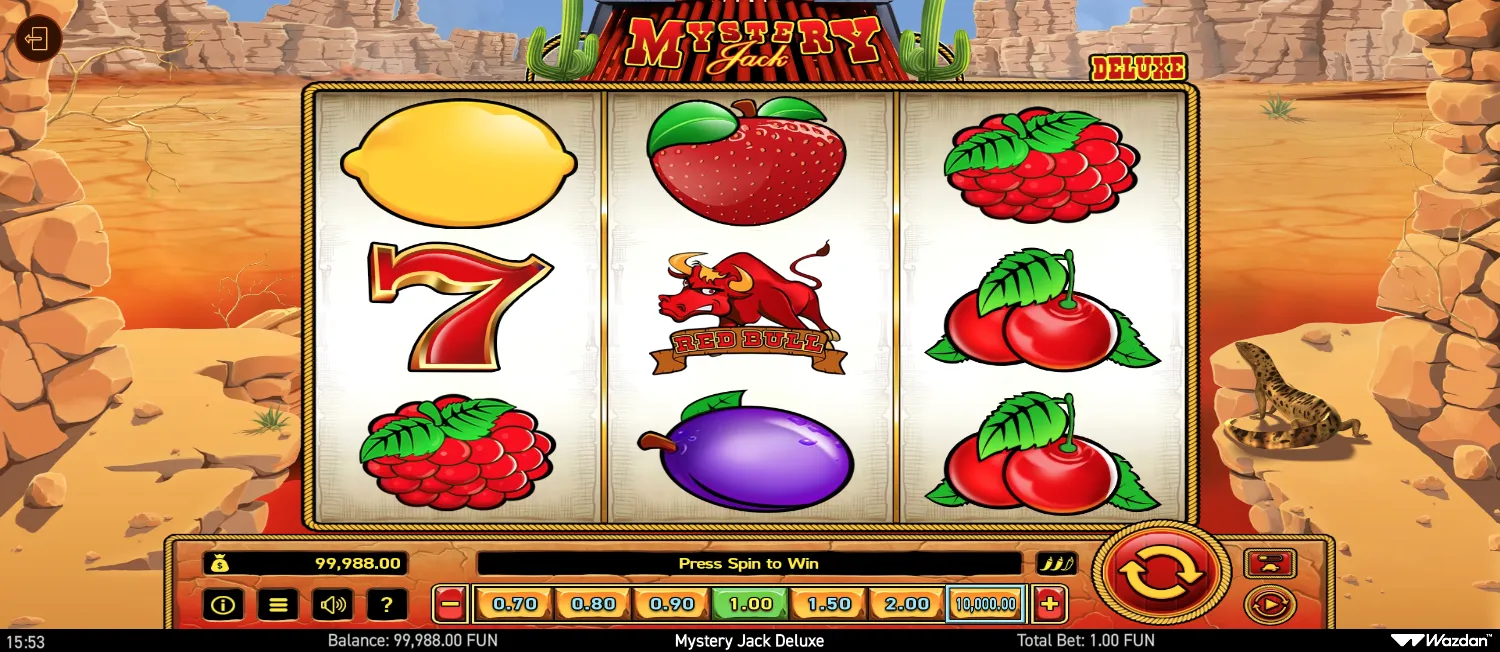Choose the 0.80 bet value
The width and height of the screenshot is (1500, 652).
(x=594, y=604)
